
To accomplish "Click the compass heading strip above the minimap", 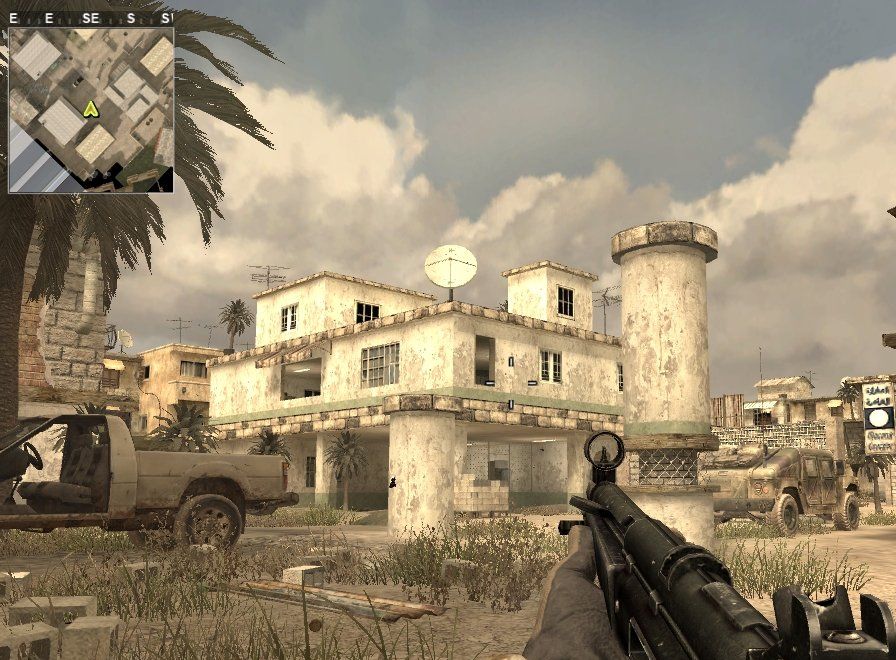I will pyautogui.click(x=90, y=18).
